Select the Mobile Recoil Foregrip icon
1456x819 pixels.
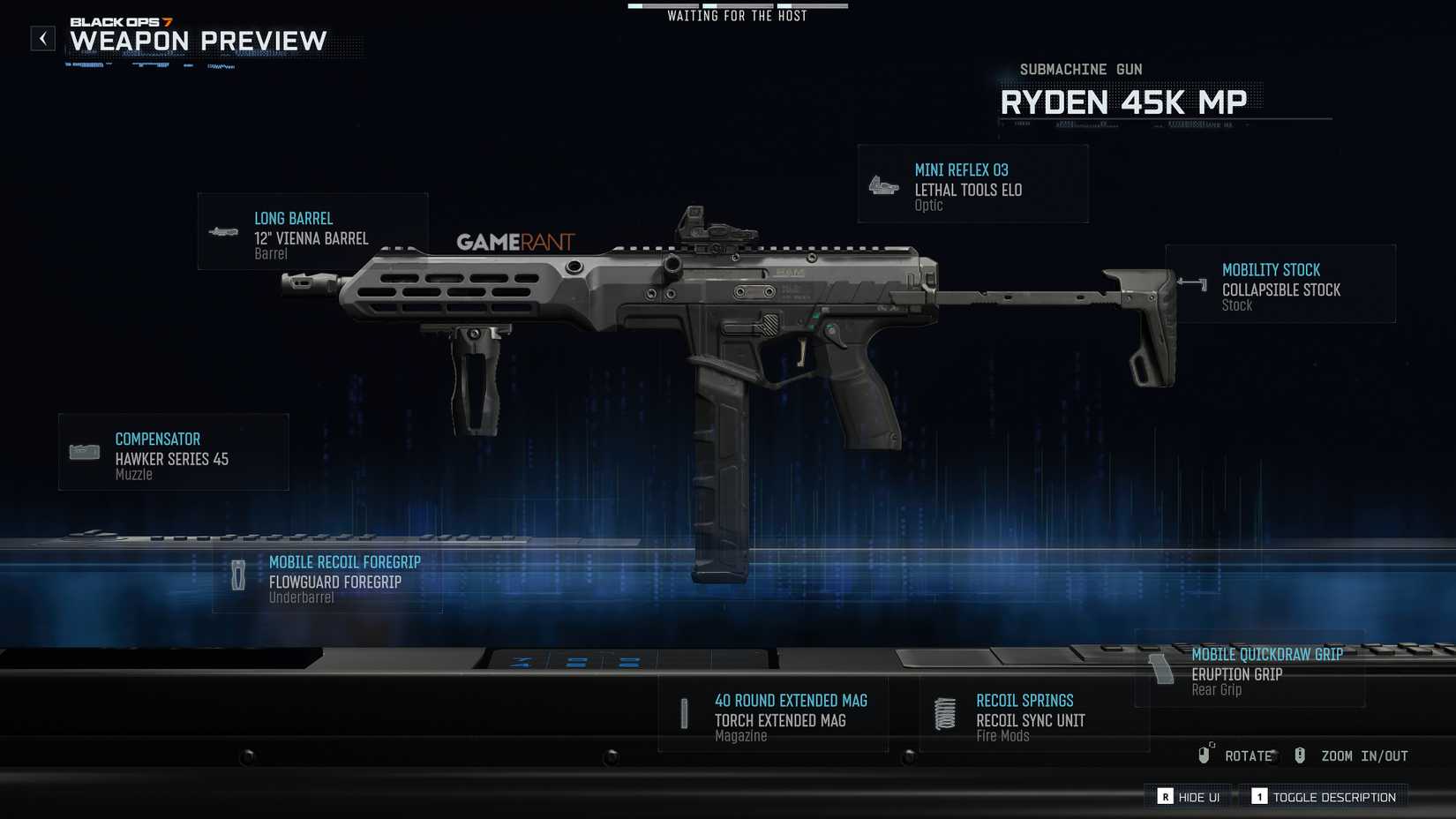(x=238, y=575)
